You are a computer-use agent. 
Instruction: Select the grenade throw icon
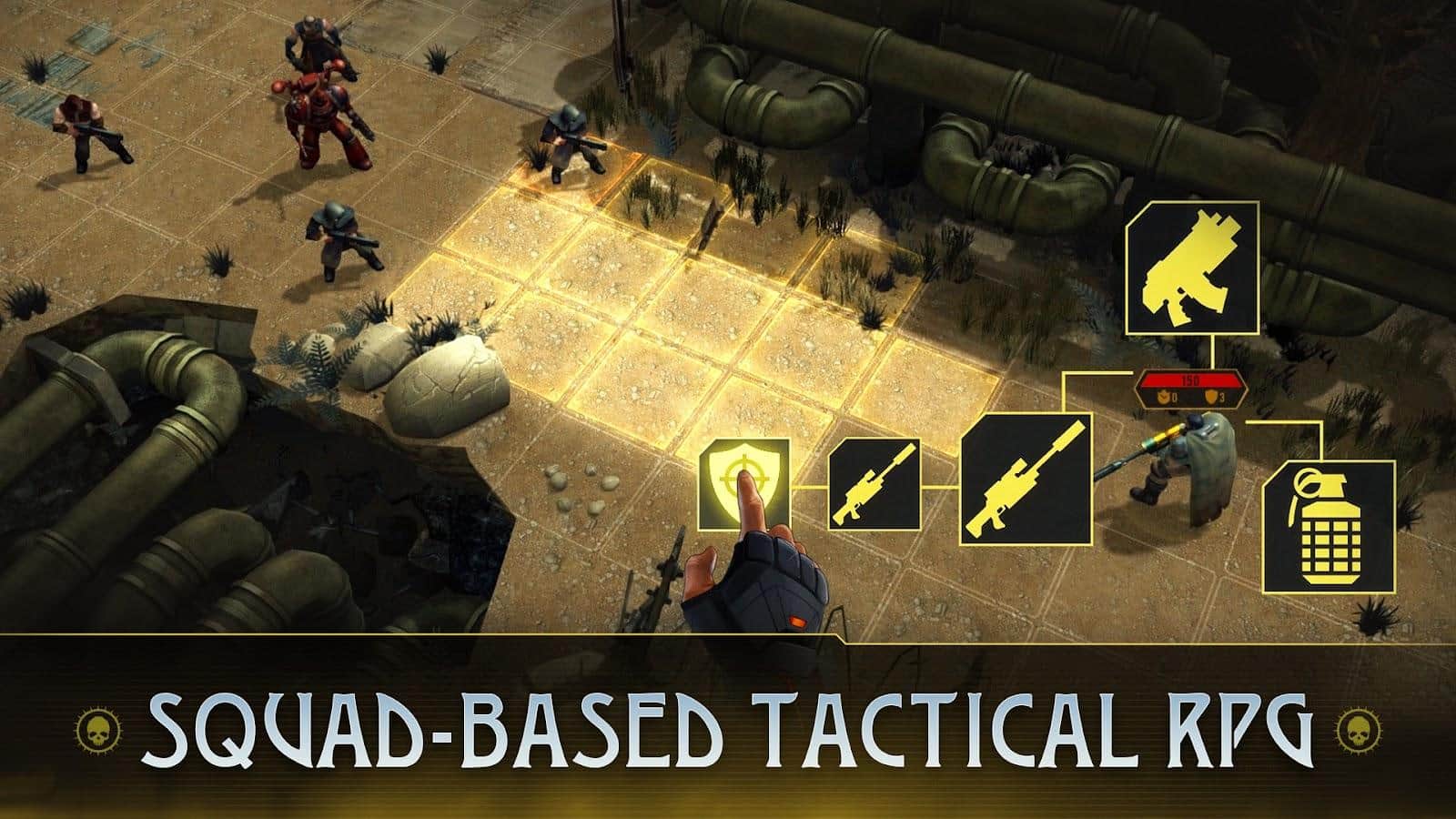[1332, 526]
